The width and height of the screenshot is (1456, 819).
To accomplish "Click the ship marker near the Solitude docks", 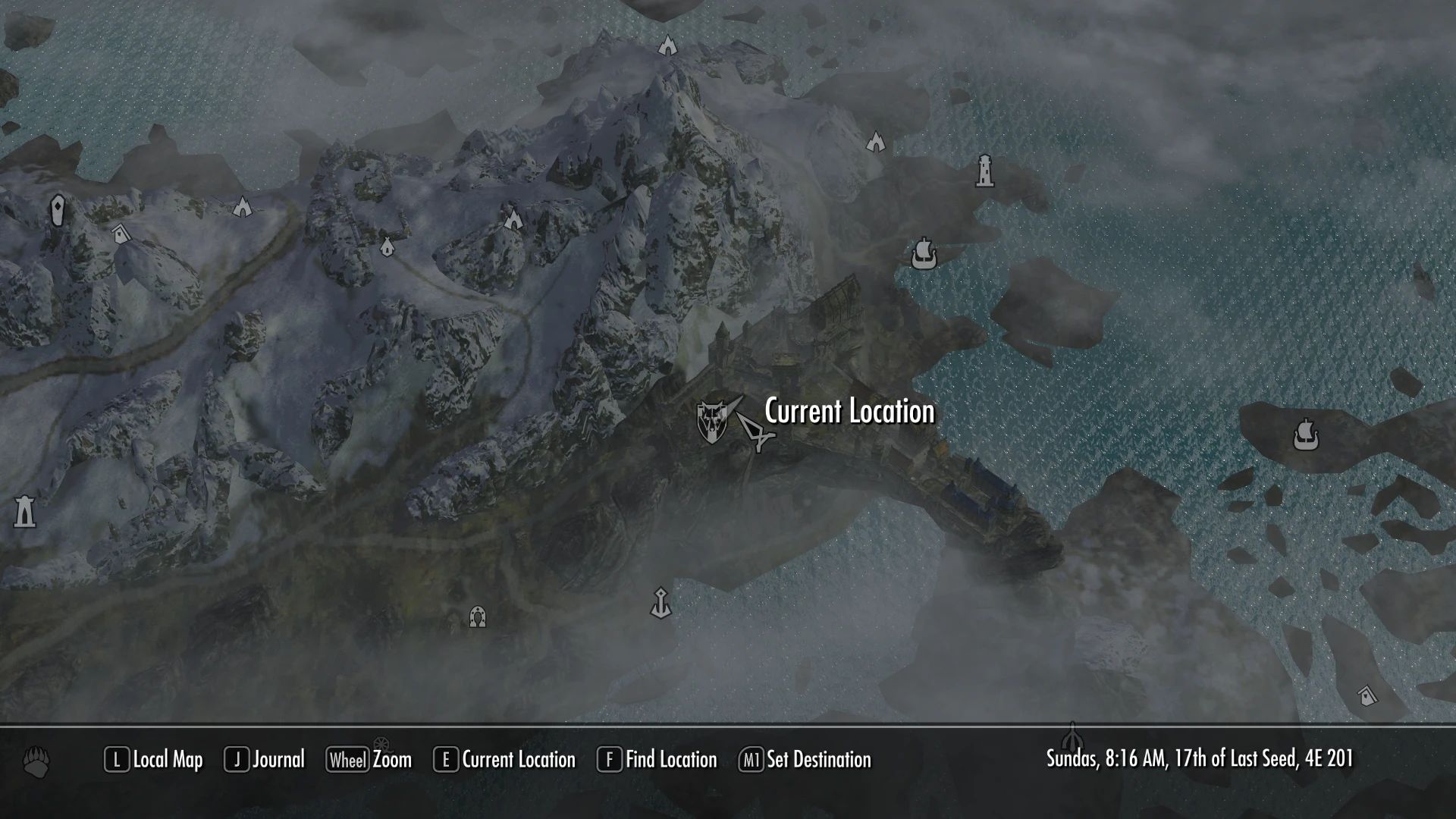I will pyautogui.click(x=924, y=253).
